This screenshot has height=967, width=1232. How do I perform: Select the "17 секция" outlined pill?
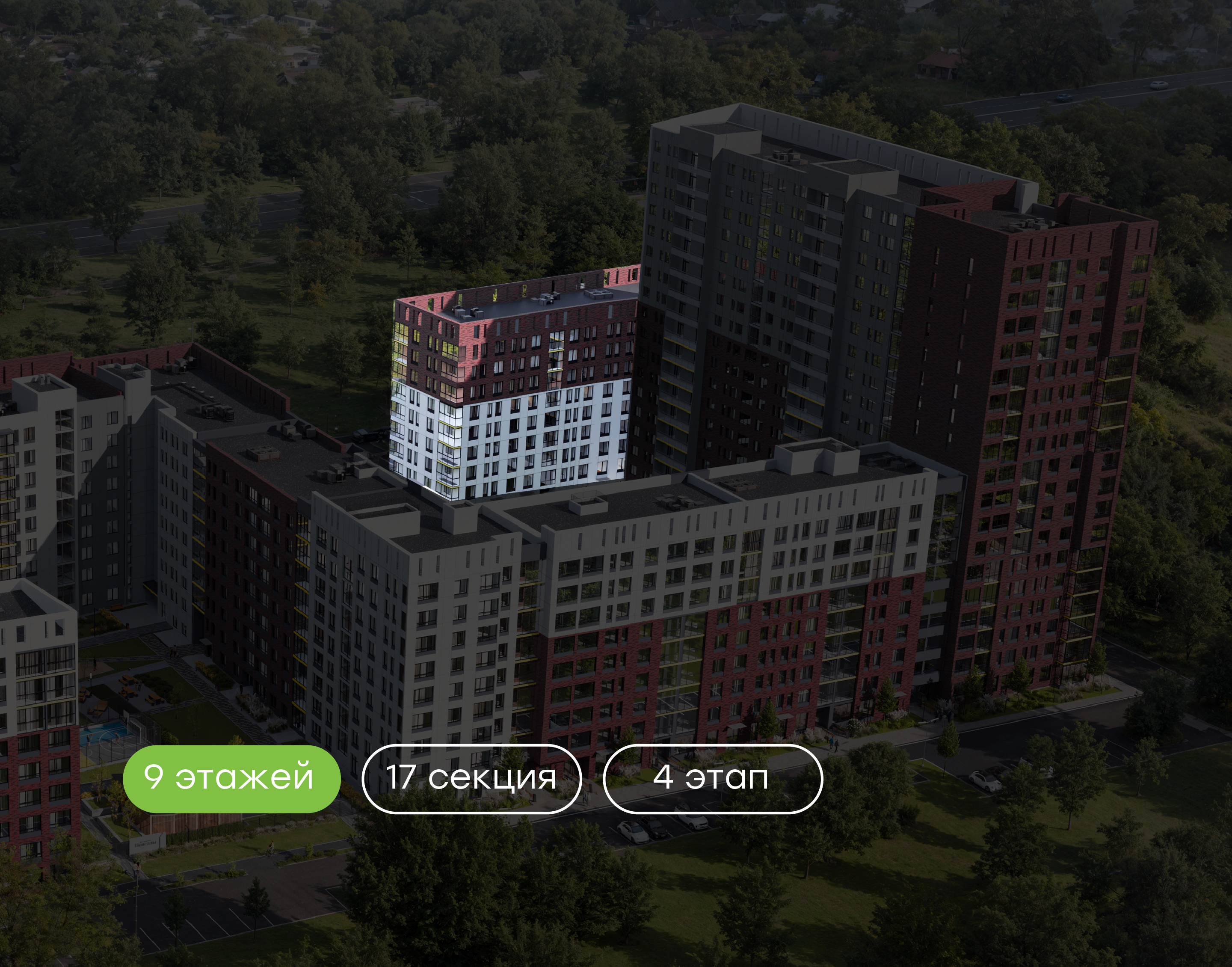coord(471,778)
